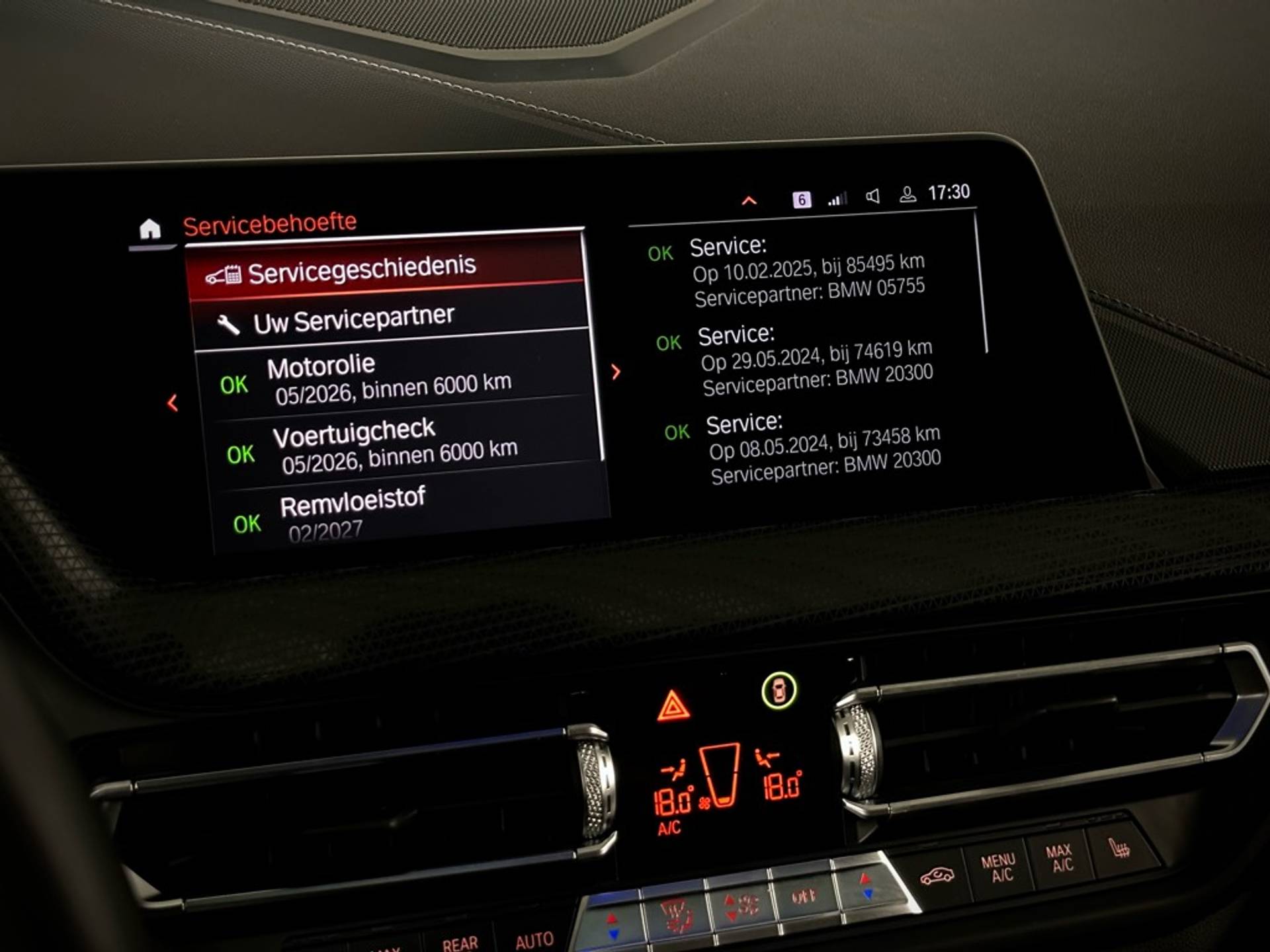Click the red left arrow
The image size is (1270, 952).
click(173, 403)
